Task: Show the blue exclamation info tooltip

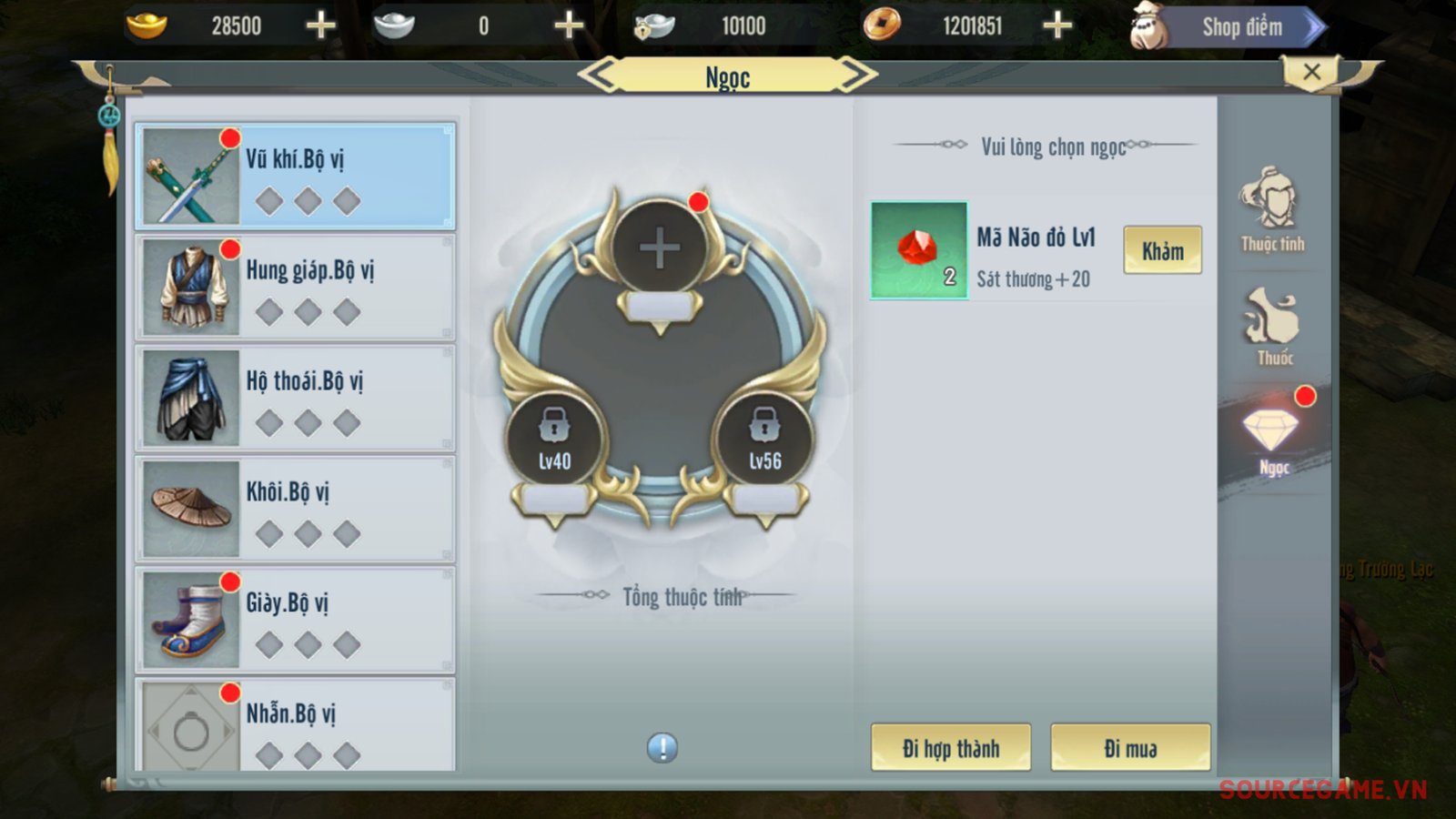Action: [662, 748]
